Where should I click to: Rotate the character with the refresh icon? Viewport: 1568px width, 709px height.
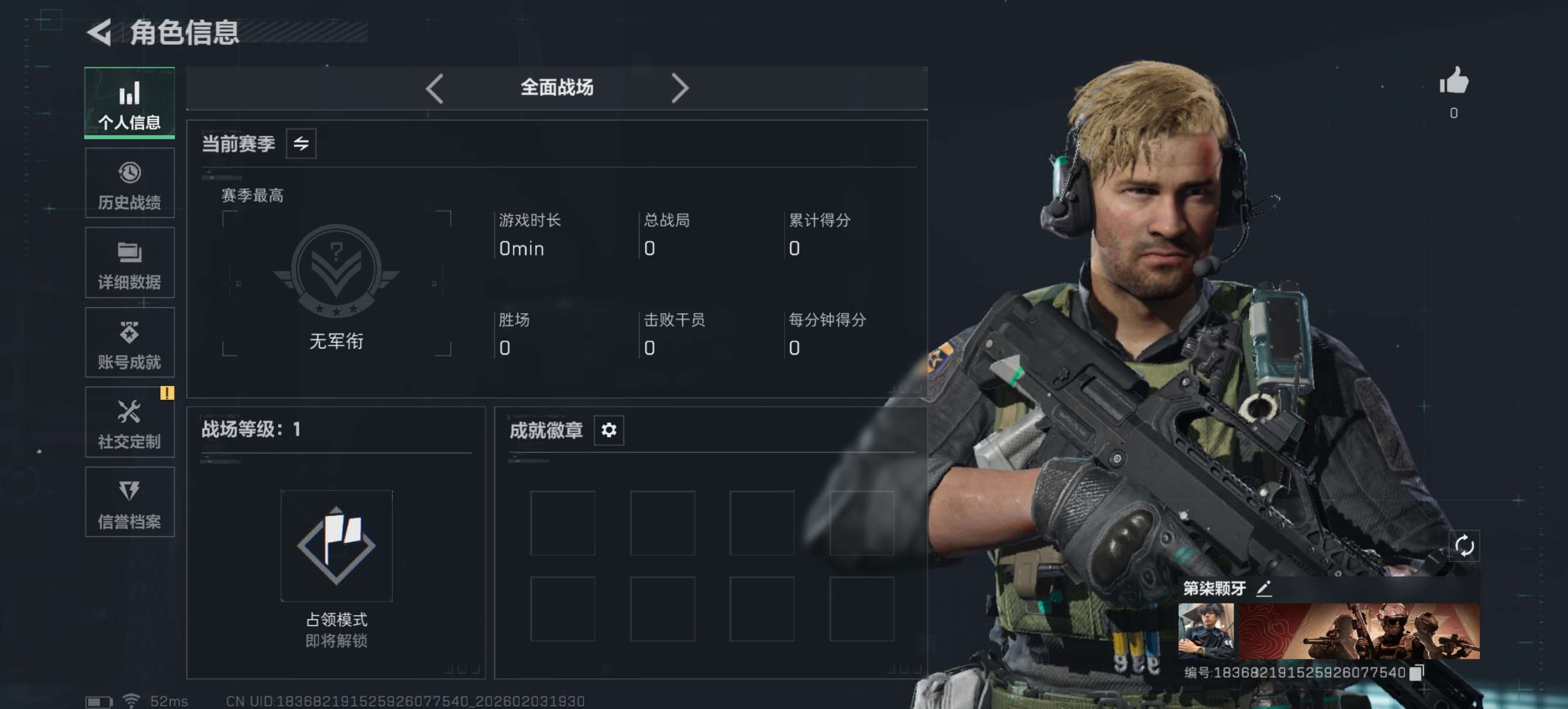click(1464, 546)
